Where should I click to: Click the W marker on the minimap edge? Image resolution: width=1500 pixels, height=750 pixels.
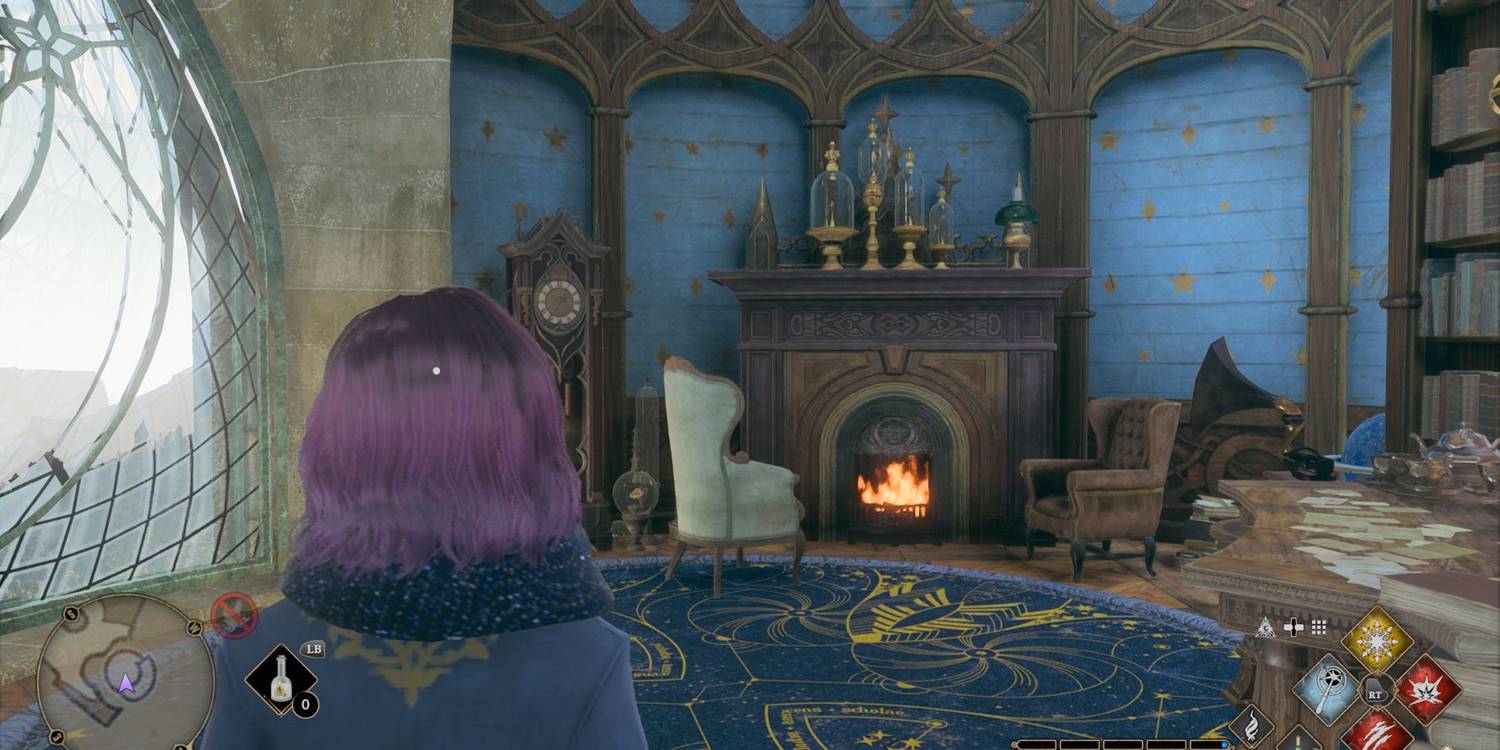pos(194,628)
